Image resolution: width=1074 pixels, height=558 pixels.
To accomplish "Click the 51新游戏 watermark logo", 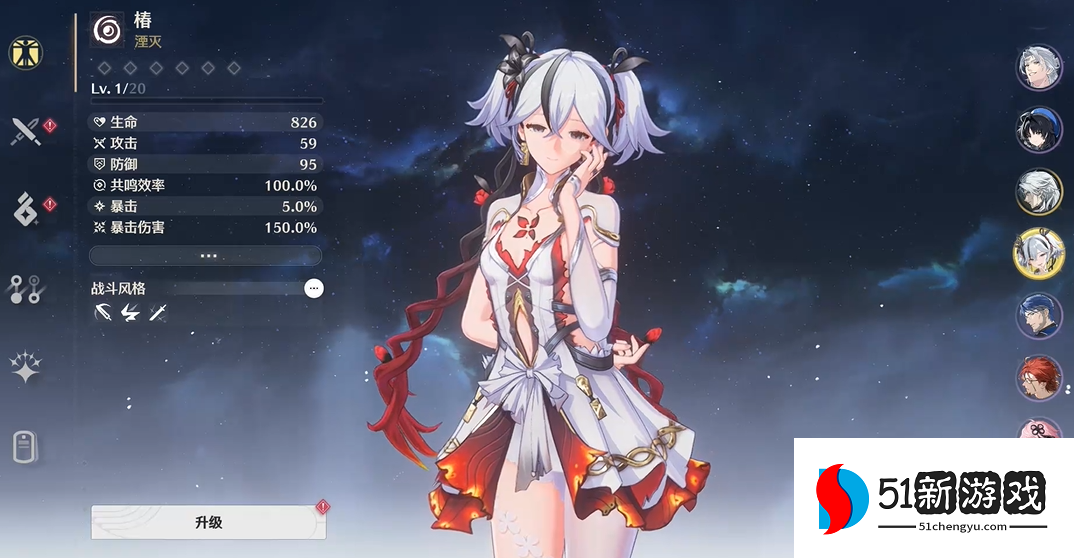I will (x=932, y=497).
